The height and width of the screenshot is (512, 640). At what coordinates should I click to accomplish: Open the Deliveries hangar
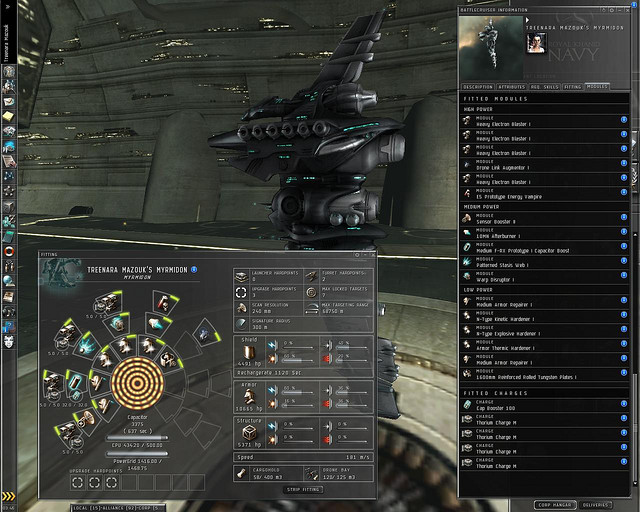click(597, 504)
